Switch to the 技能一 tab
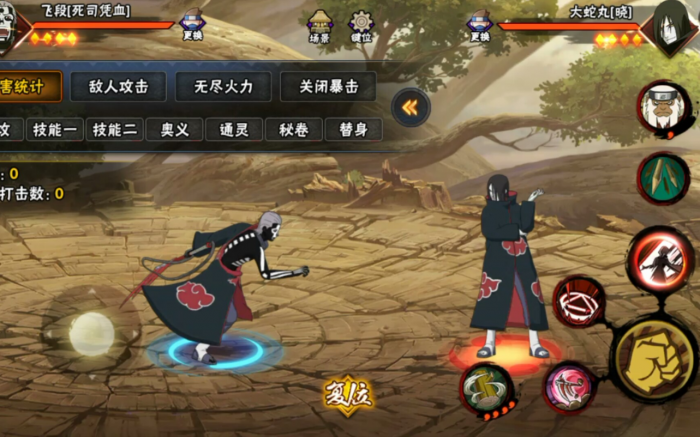This screenshot has width=700, height=437. [x=53, y=130]
